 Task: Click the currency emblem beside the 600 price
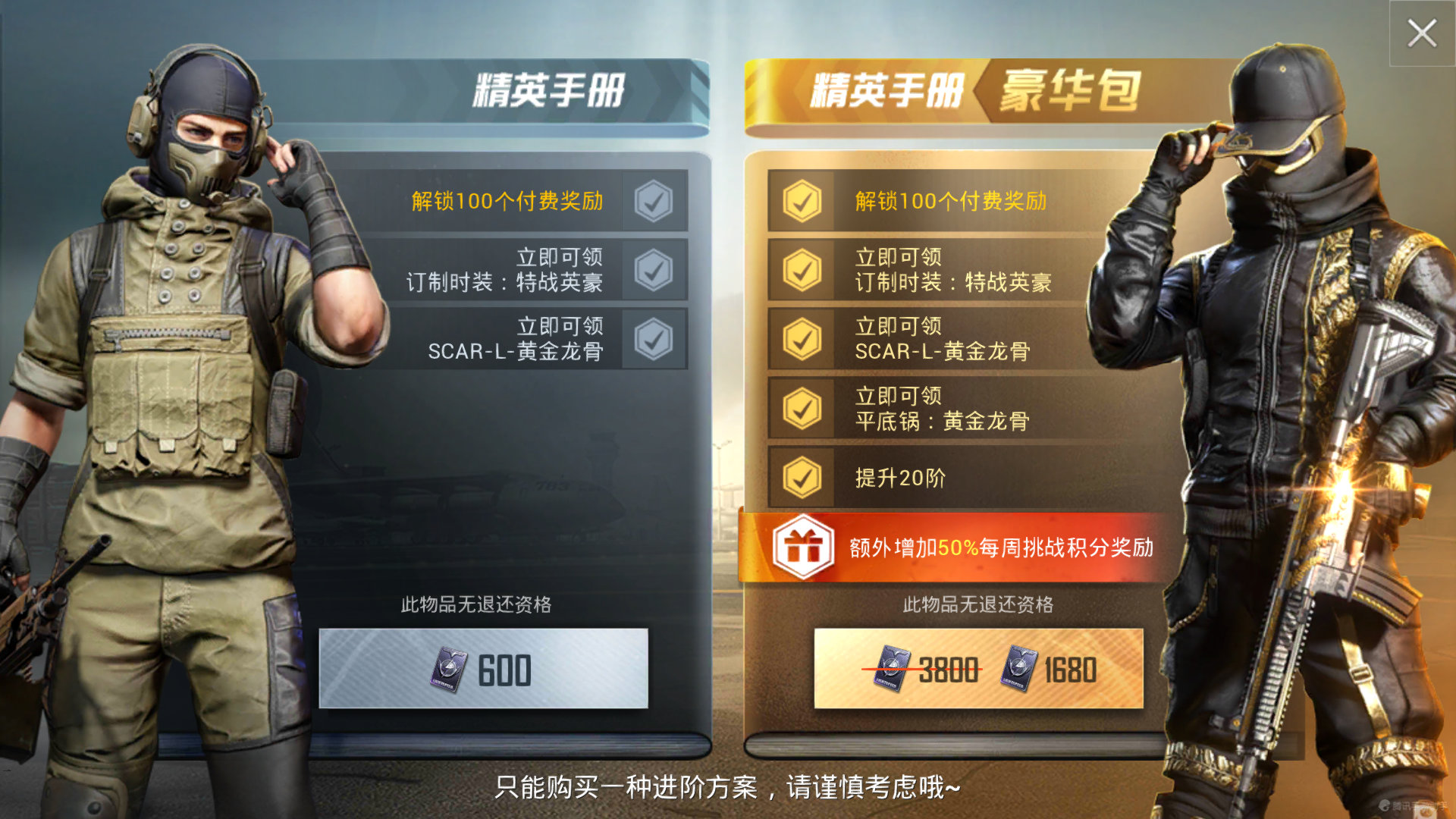447,667
